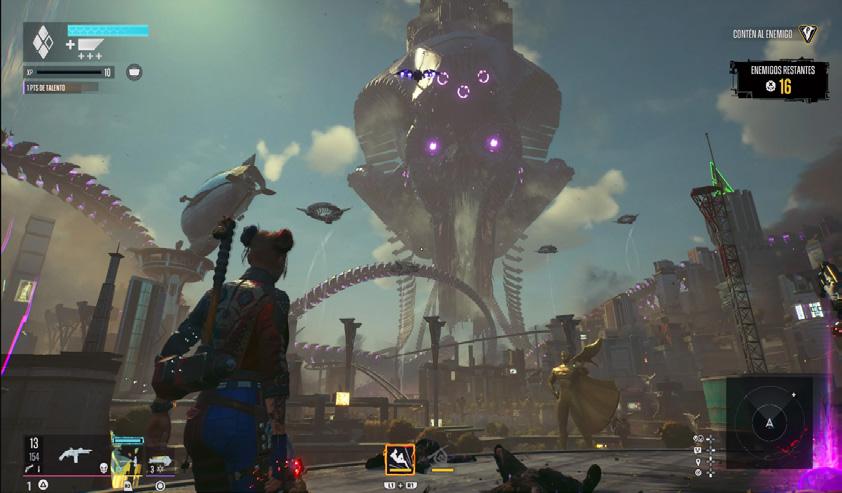Click the Enemigos Restantes counter panel
The height and width of the screenshot is (493, 842).
779,80
